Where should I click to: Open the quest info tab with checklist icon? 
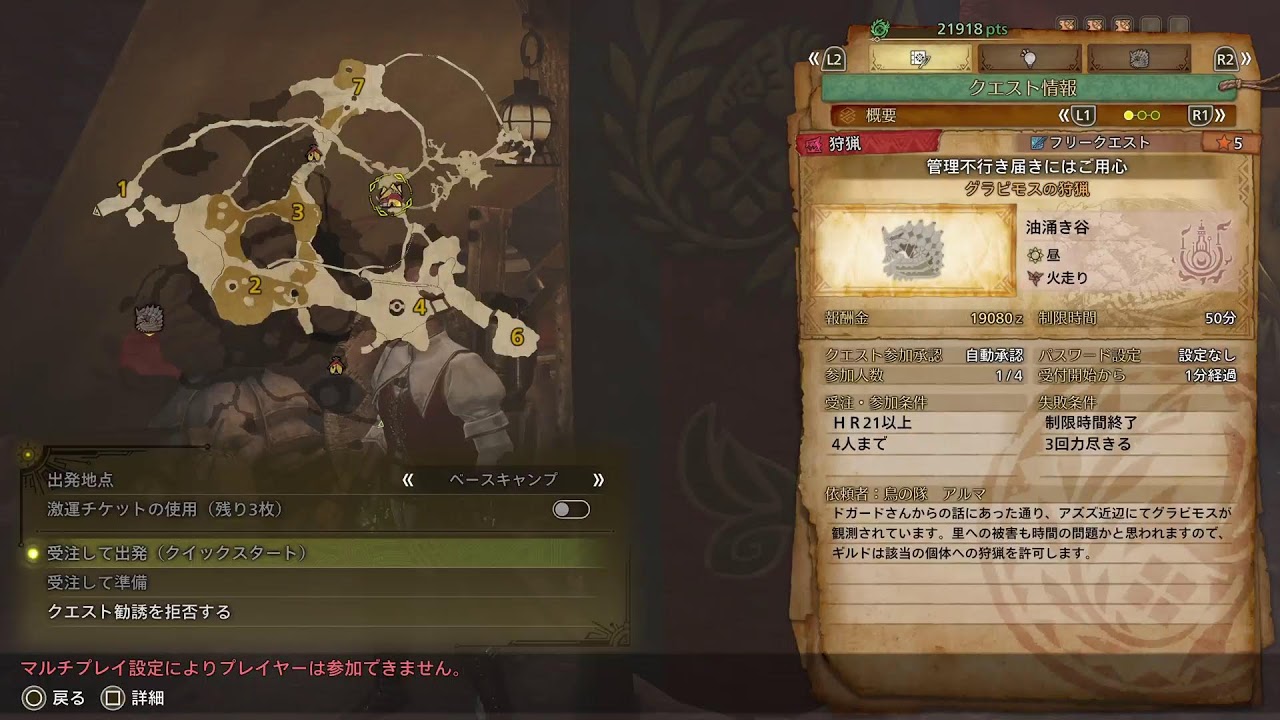click(921, 59)
